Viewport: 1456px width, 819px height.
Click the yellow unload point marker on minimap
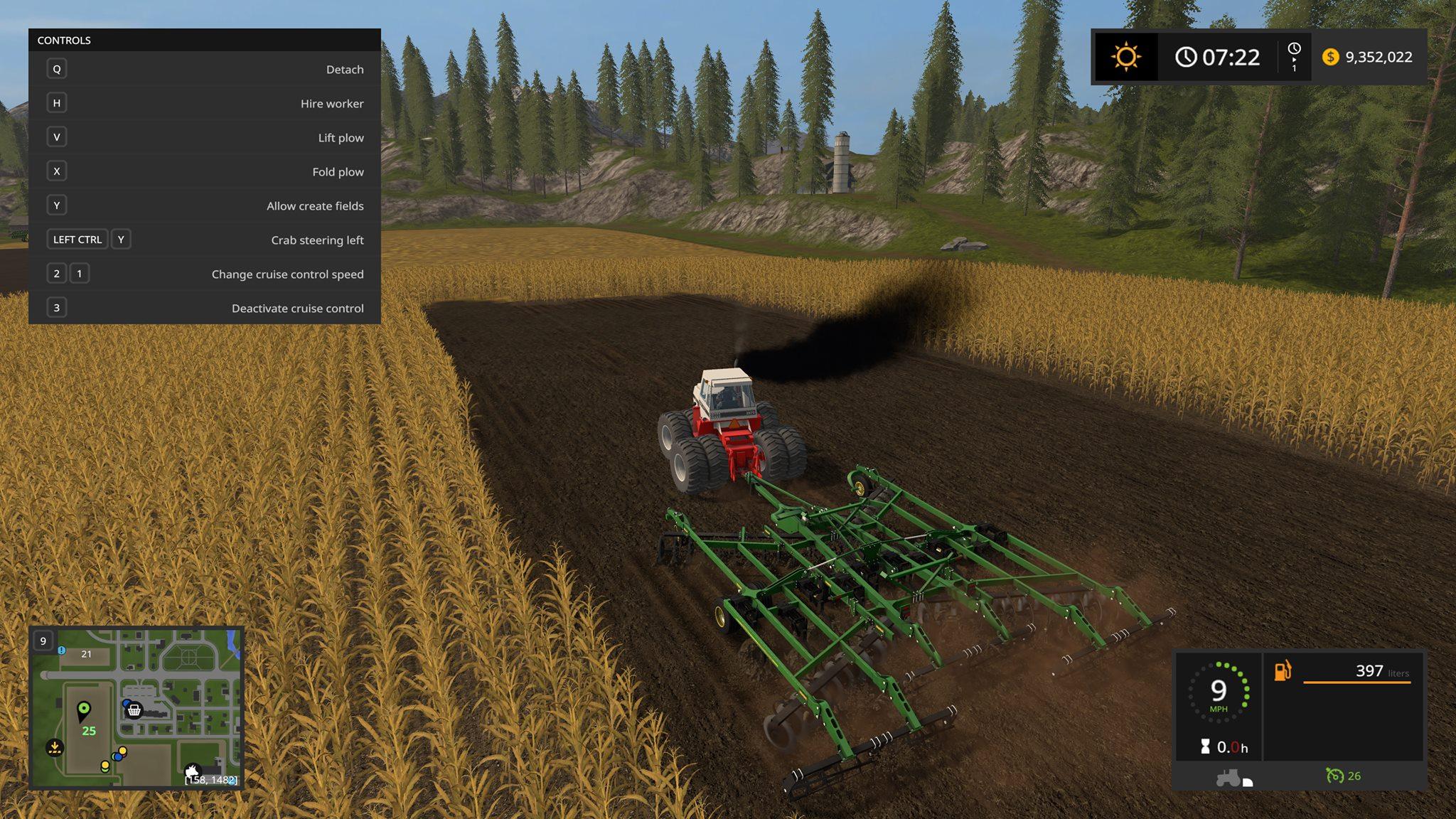(55, 747)
